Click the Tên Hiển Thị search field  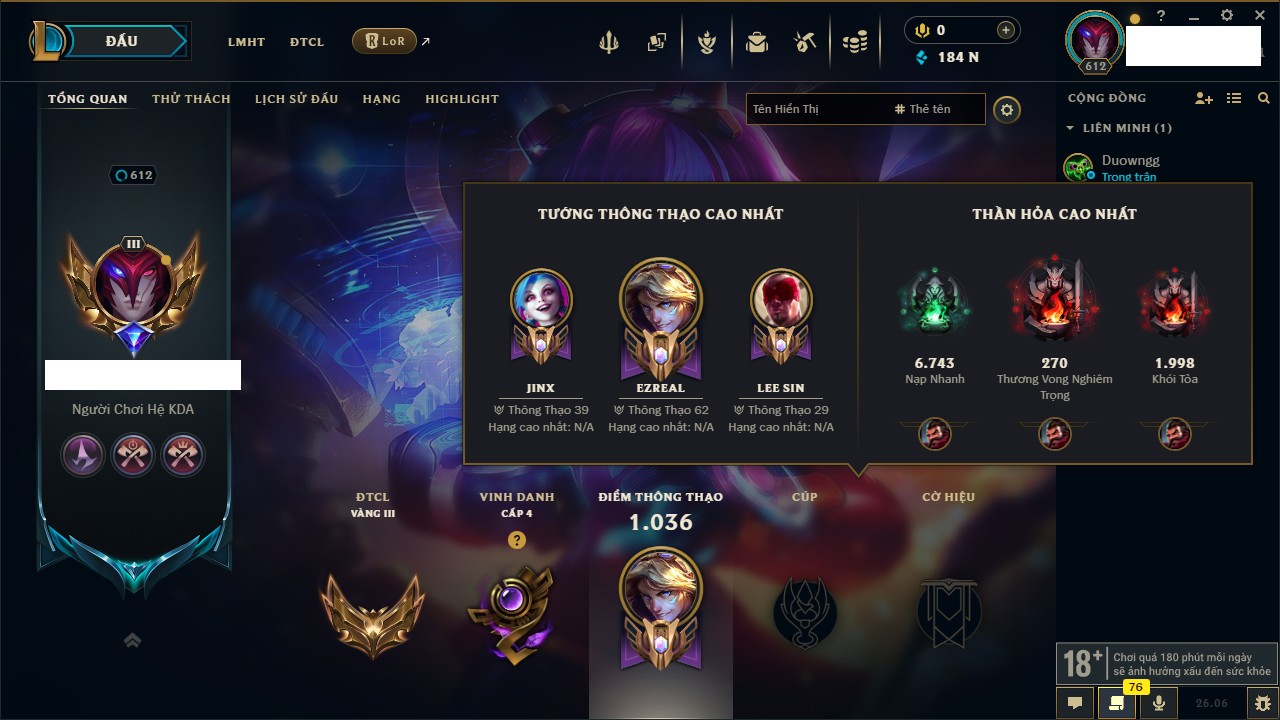[815, 109]
